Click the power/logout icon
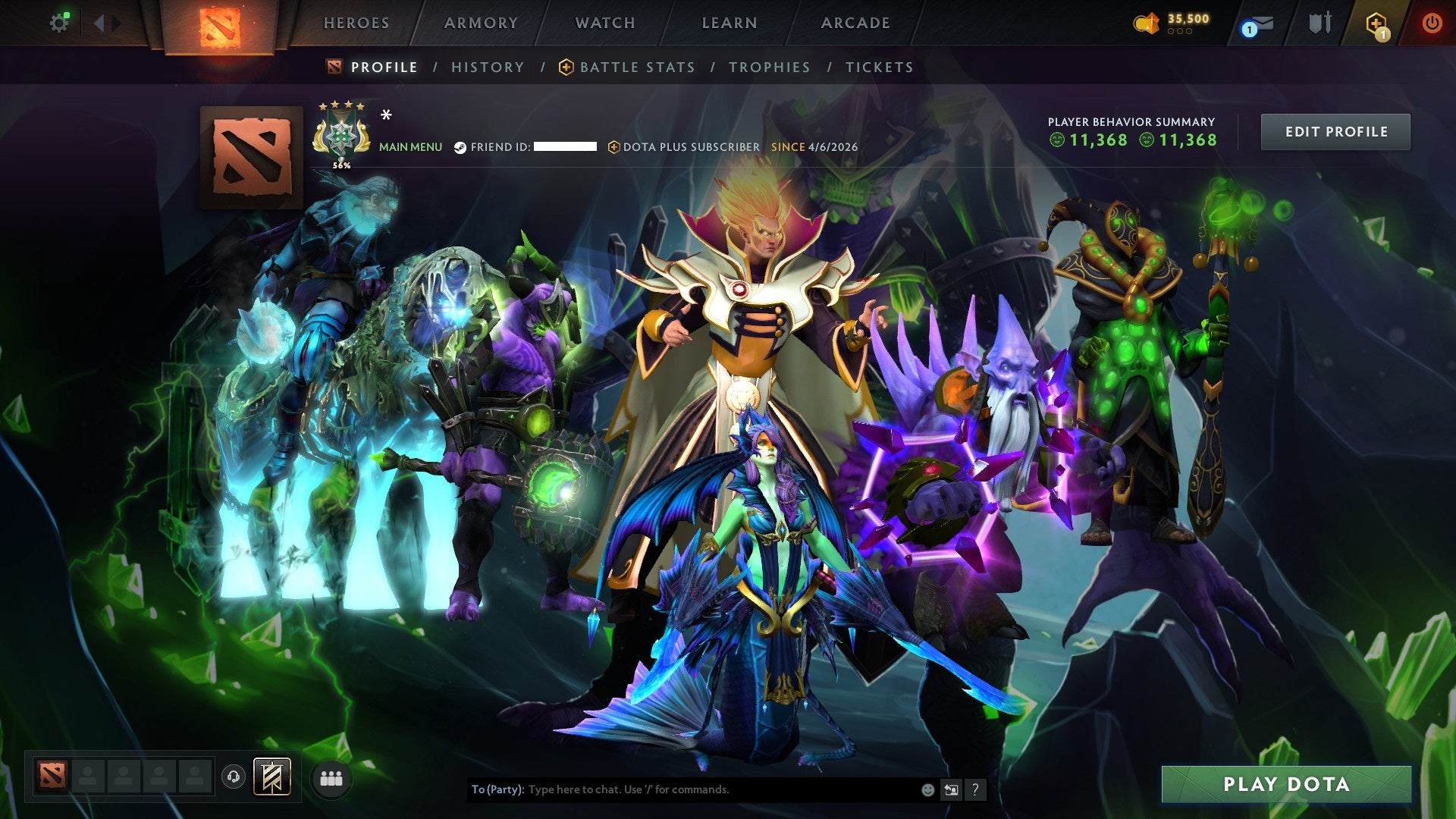 [1432, 23]
